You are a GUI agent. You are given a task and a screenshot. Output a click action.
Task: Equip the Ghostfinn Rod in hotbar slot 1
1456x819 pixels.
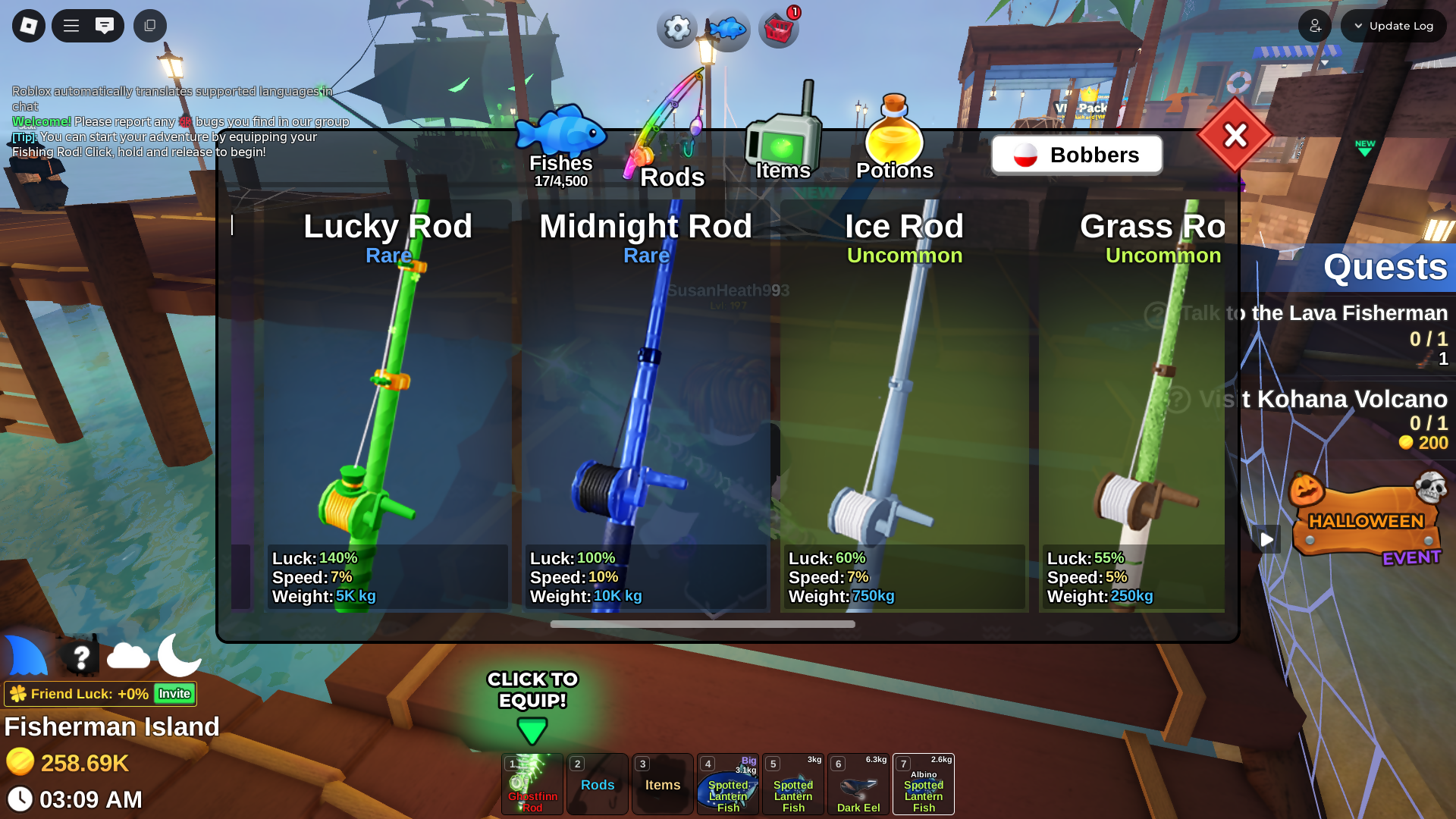[x=532, y=784]
